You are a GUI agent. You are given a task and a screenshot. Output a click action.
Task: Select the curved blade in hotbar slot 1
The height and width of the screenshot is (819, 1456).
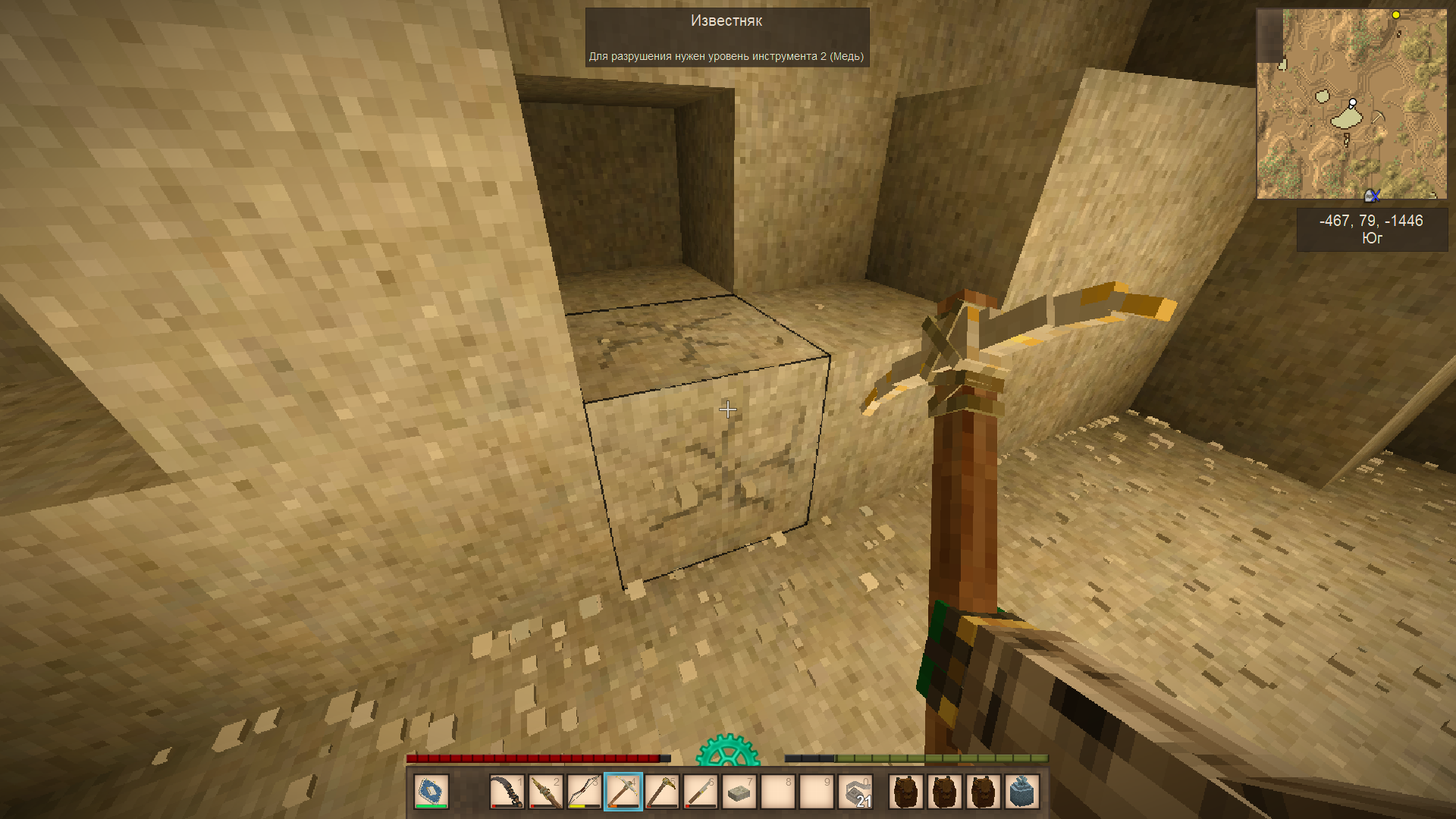tap(507, 792)
